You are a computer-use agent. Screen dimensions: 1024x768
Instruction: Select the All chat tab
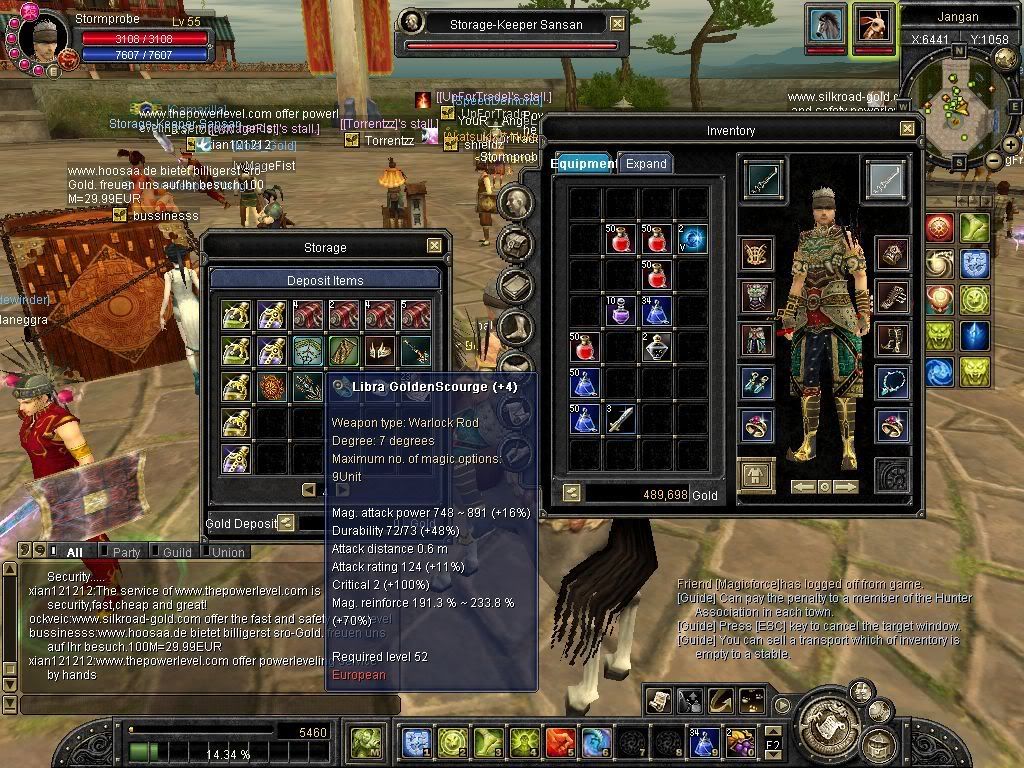[74, 552]
